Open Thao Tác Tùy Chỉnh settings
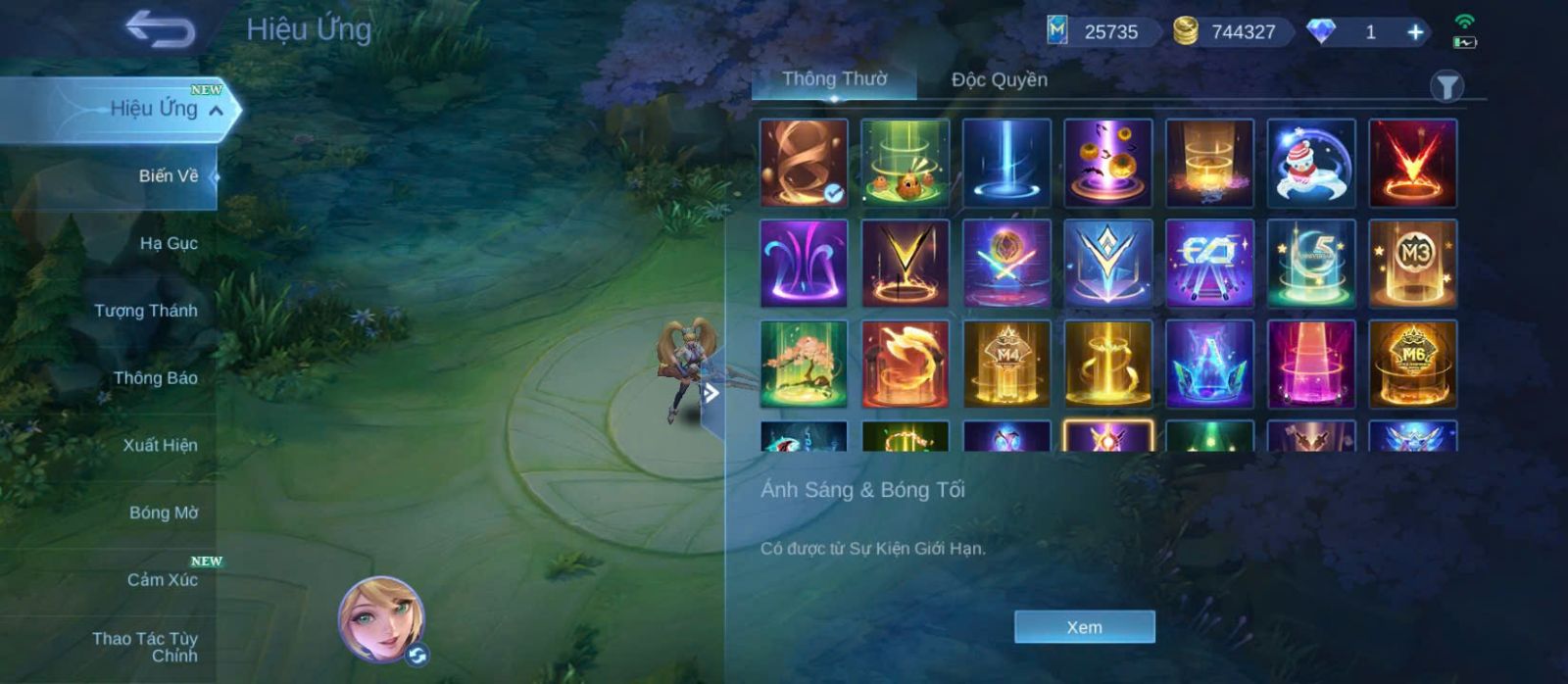The height and width of the screenshot is (684, 1568). (x=146, y=647)
